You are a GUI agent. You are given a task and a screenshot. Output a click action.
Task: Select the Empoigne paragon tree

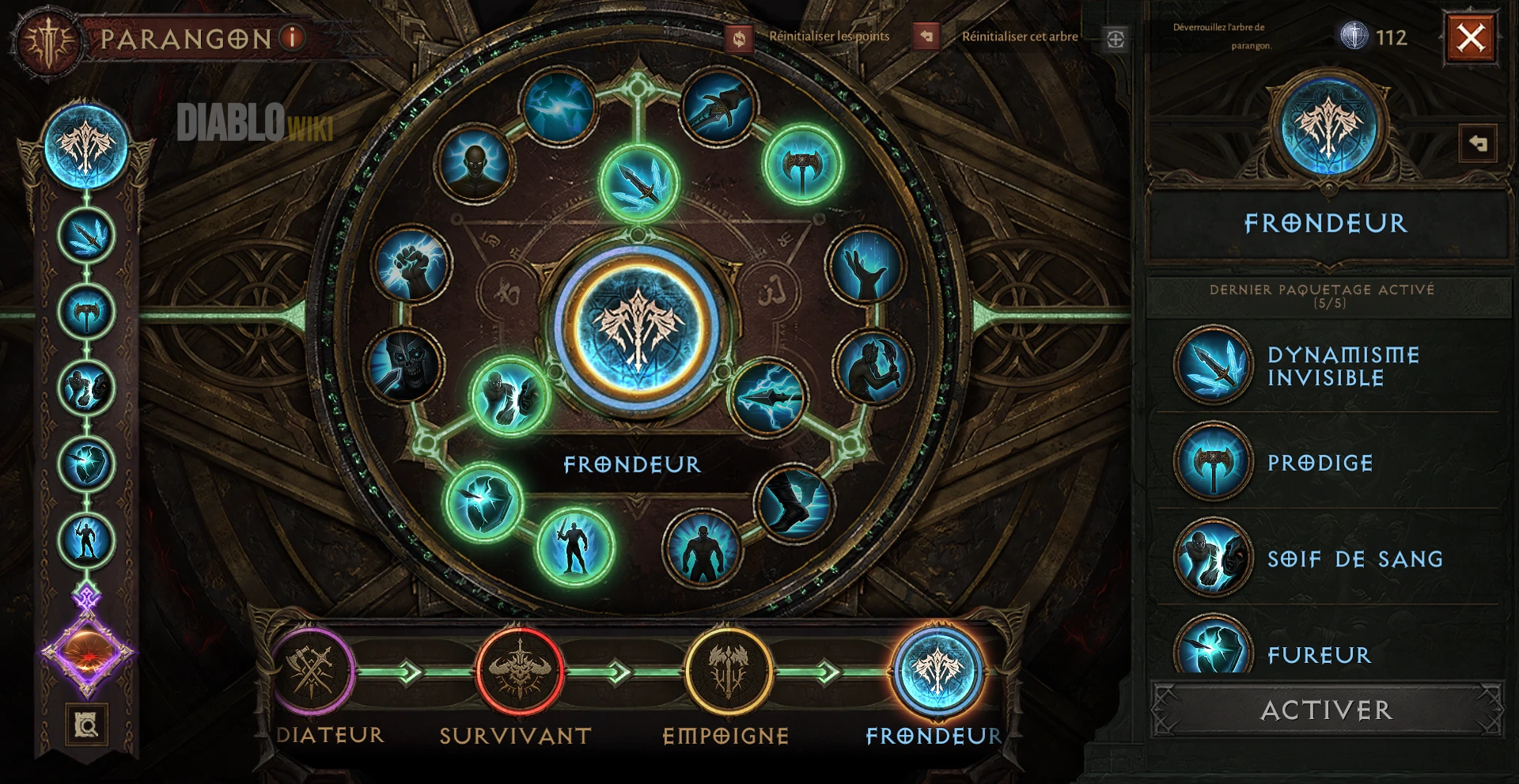click(x=728, y=672)
